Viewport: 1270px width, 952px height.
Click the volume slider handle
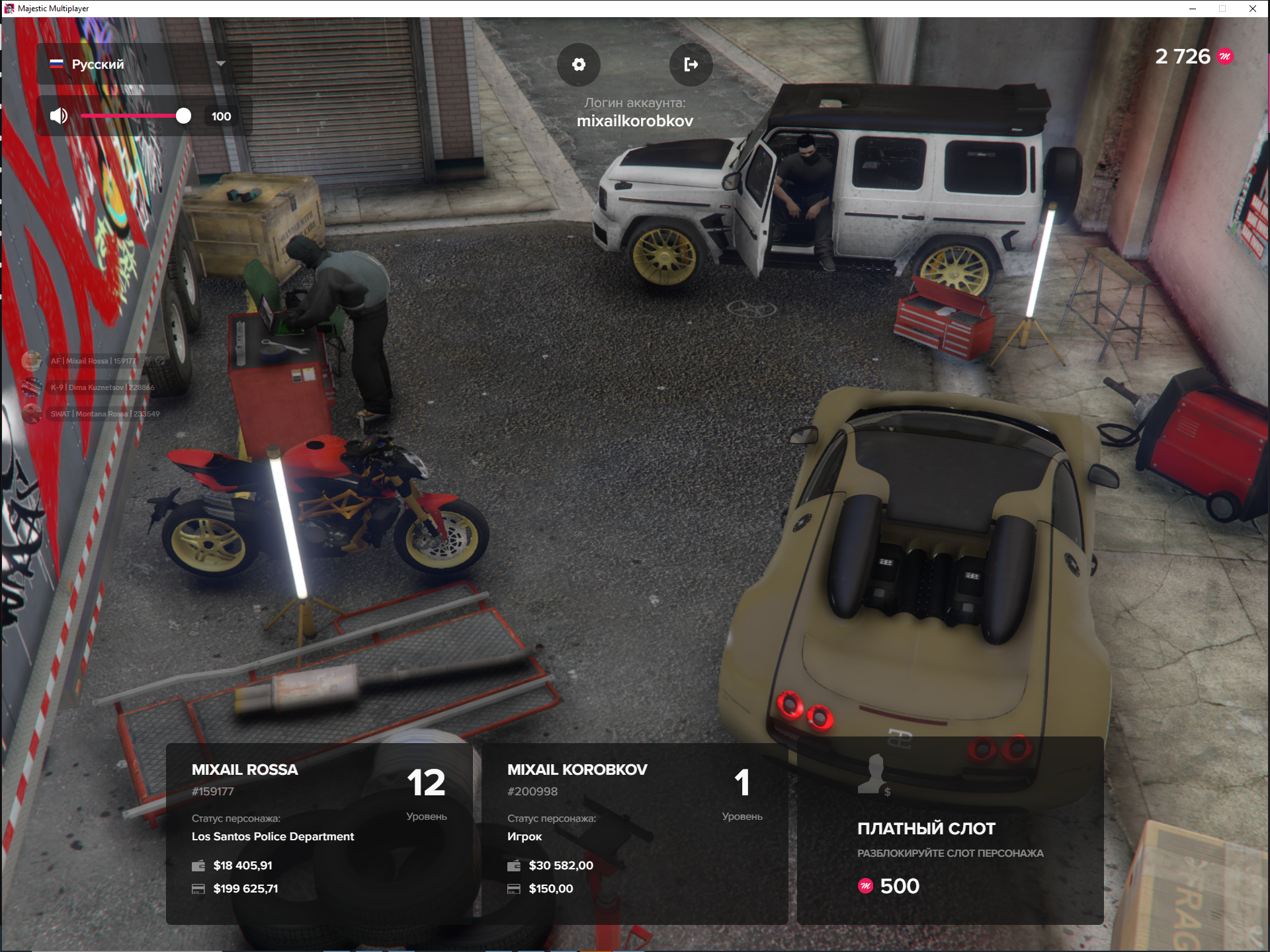183,116
